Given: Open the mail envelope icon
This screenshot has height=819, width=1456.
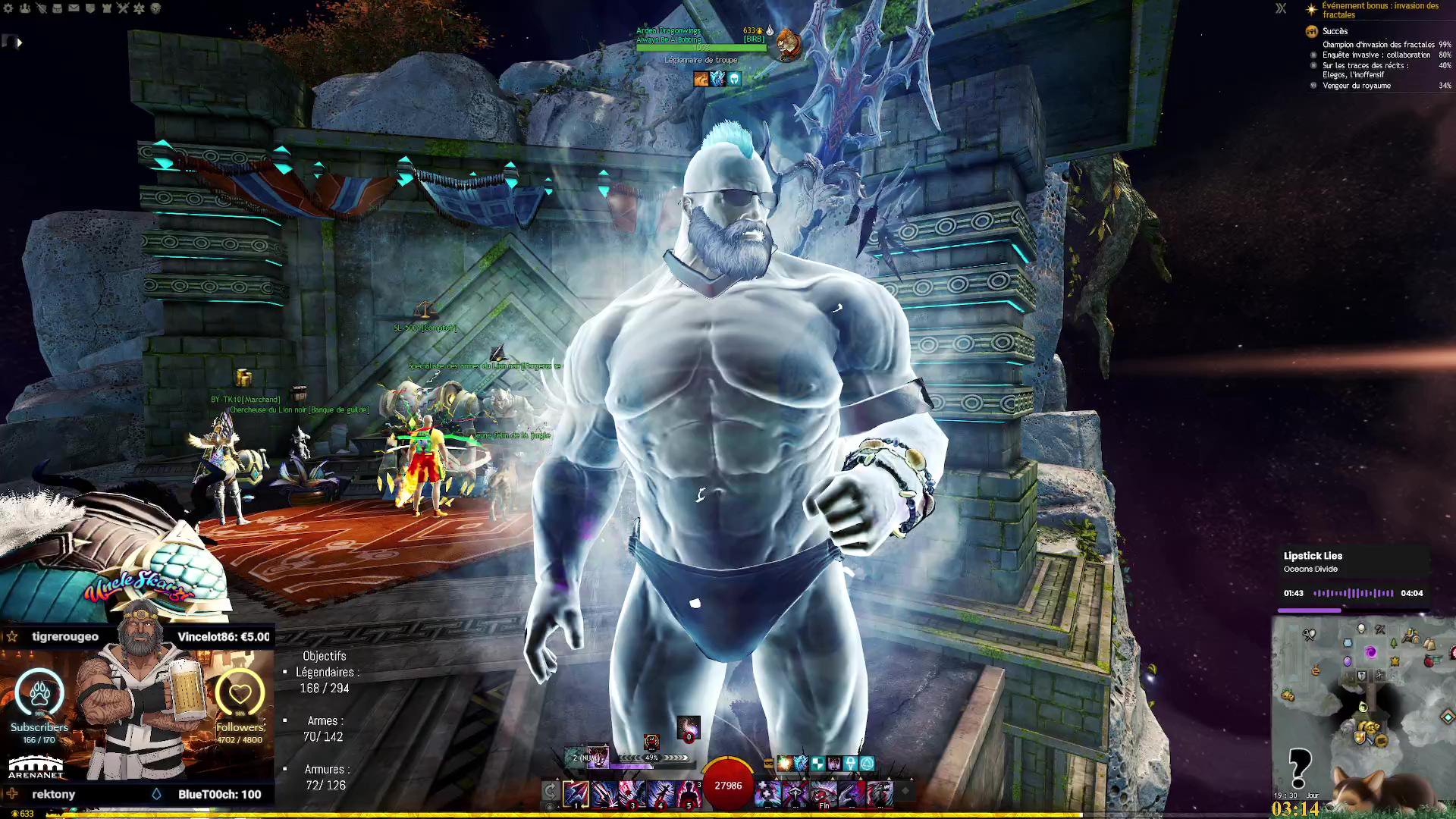Looking at the screenshot, I should tap(74, 8).
